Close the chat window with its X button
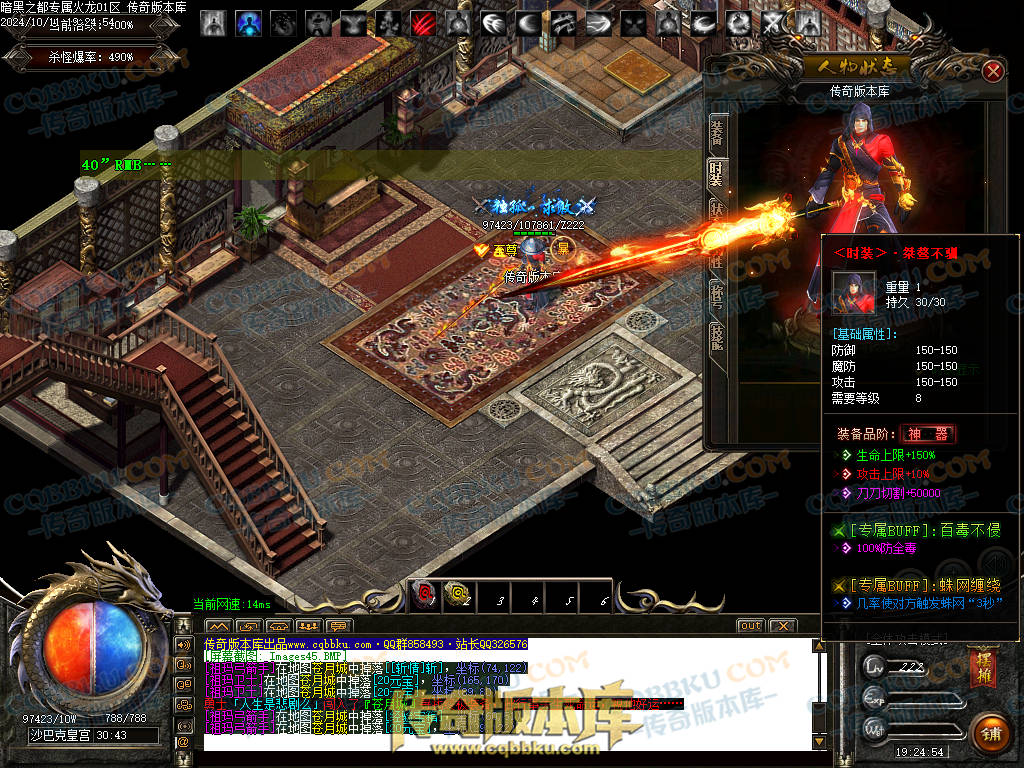Image resolution: width=1024 pixels, height=768 pixels. [x=782, y=626]
